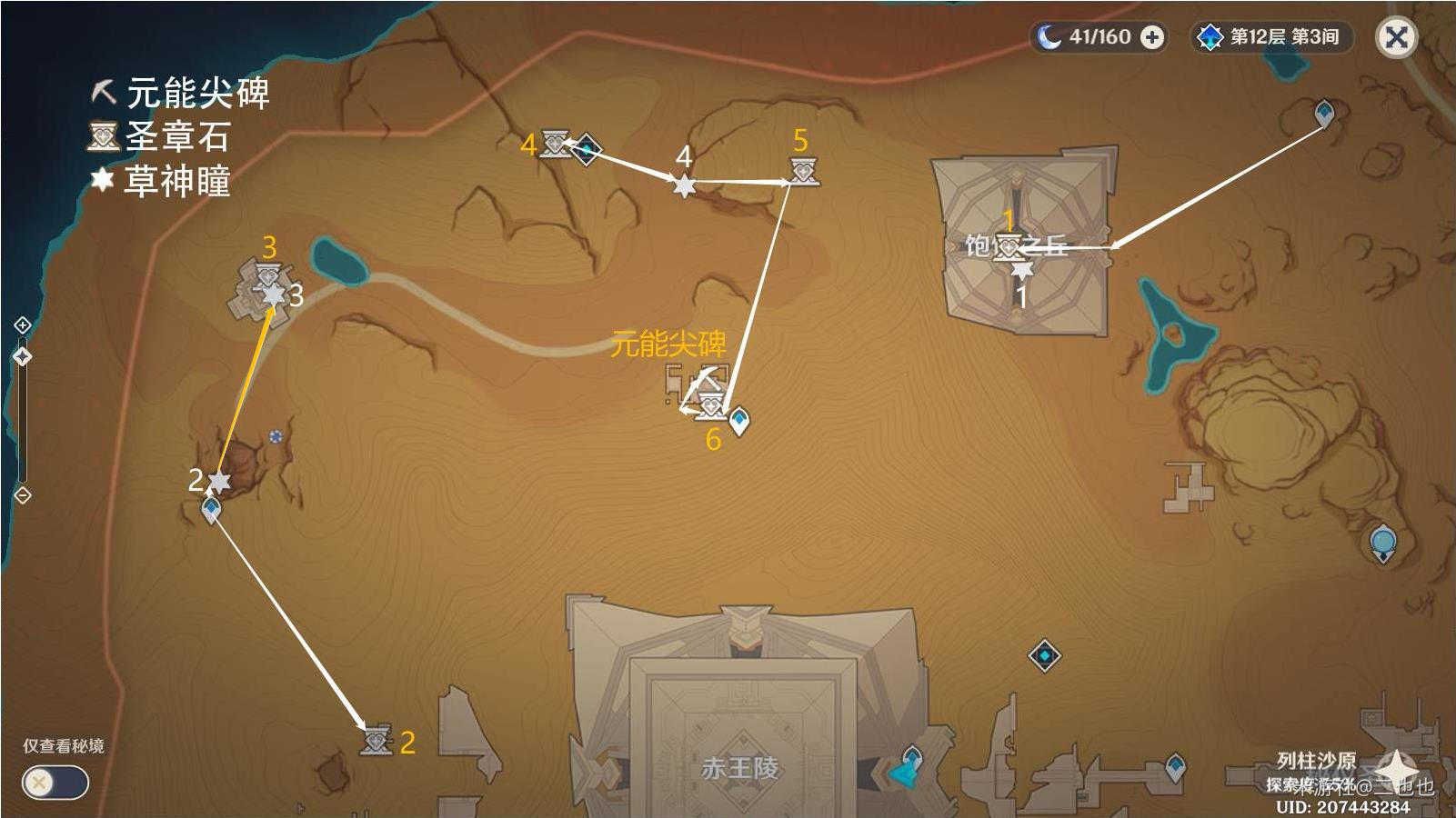Grab the map zoom slider handle

[23, 357]
